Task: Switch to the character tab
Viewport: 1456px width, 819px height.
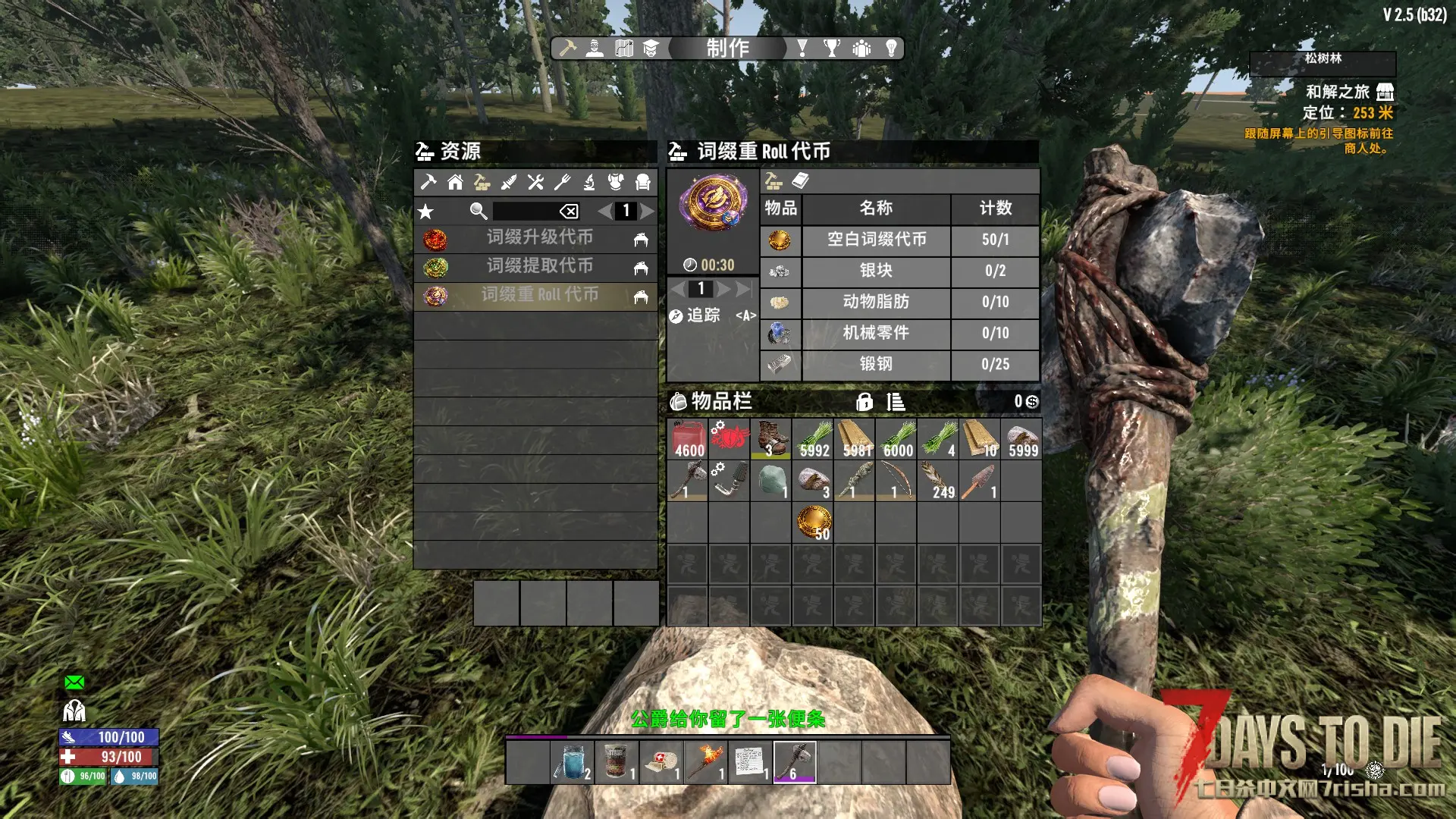Action: pyautogui.click(x=595, y=49)
